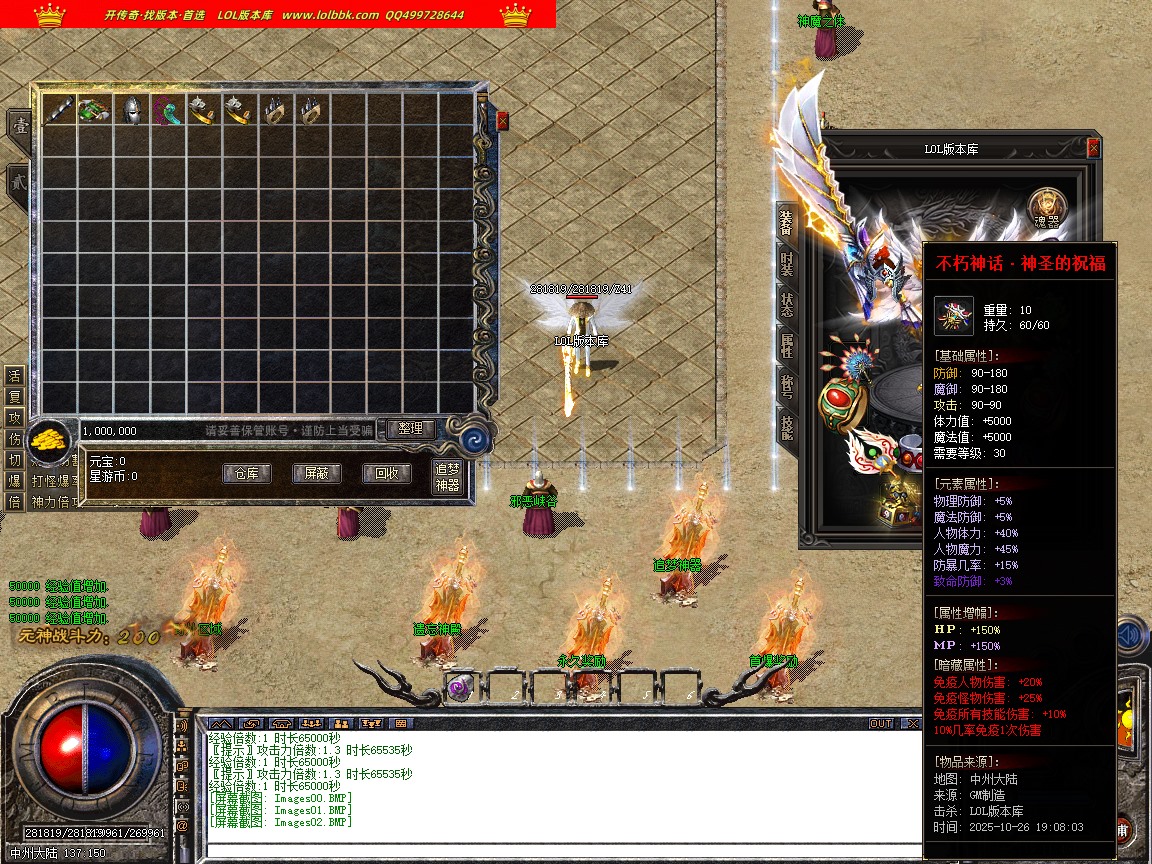Image resolution: width=1152 pixels, height=864 pixels.
Task: Switch to bag page 贰
Action: [18, 184]
